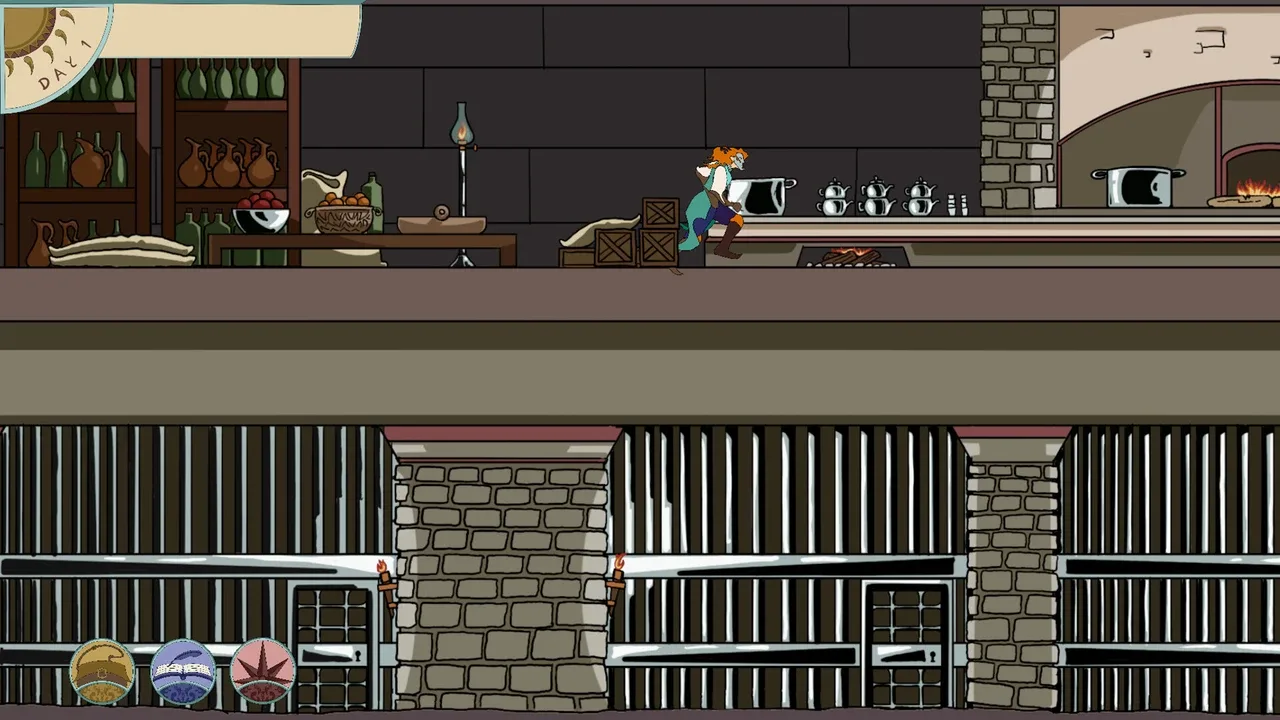
Task: Select the red star emblem icon
Action: (x=263, y=670)
